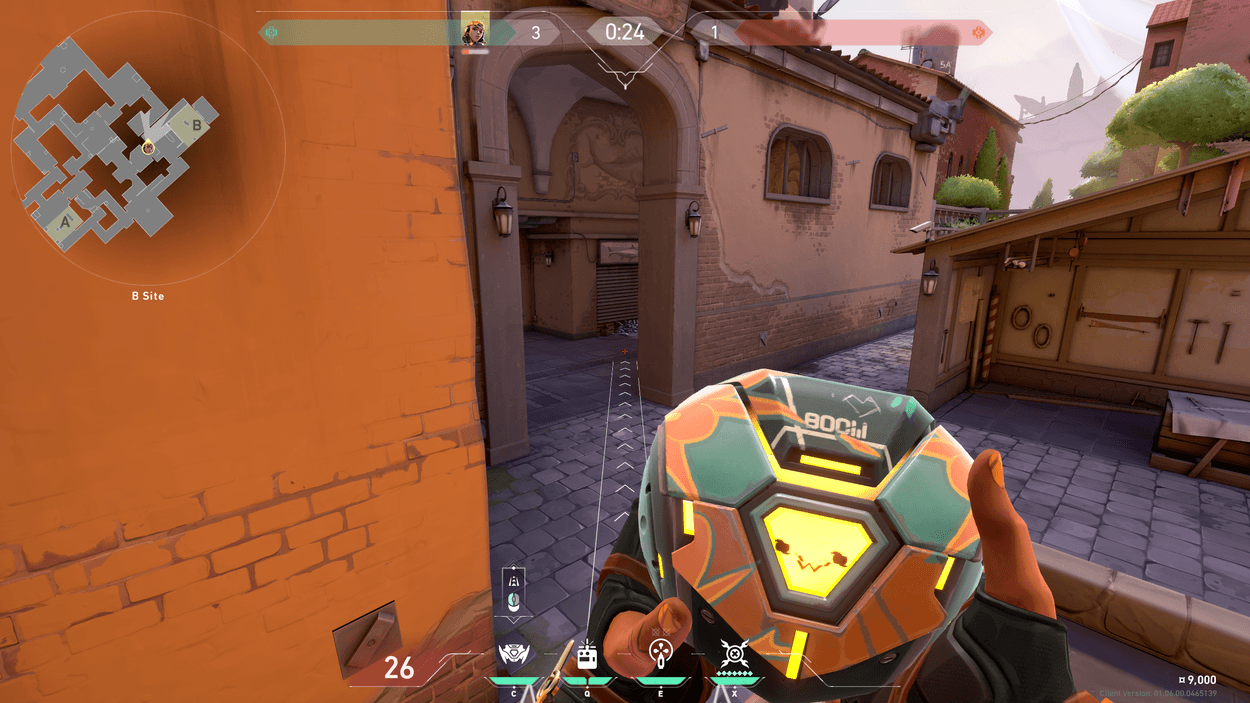The height and width of the screenshot is (703, 1250).
Task: Click Raze's agent portrait in the top bar
Action: (475, 32)
